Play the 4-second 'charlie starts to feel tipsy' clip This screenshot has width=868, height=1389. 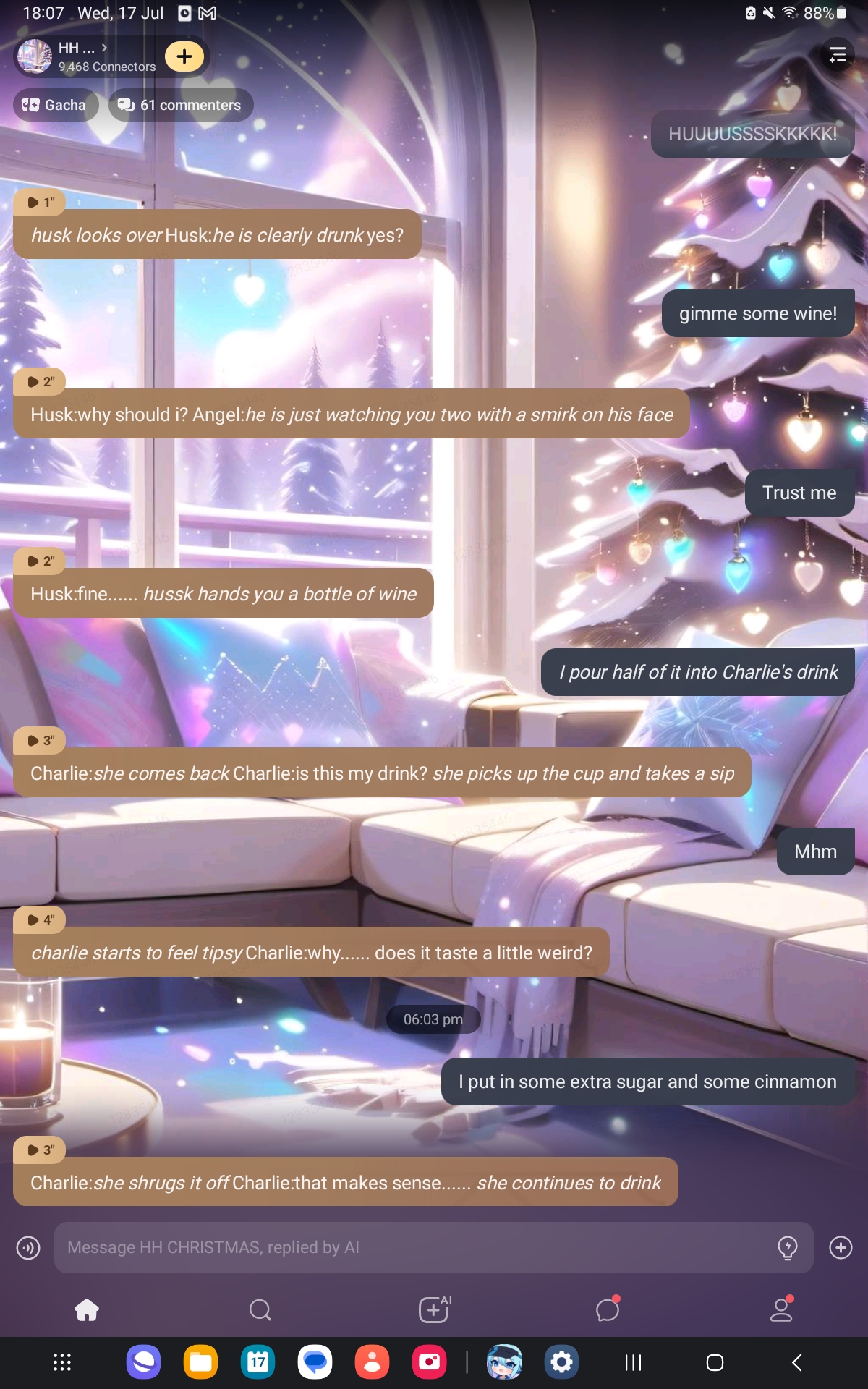(40, 920)
